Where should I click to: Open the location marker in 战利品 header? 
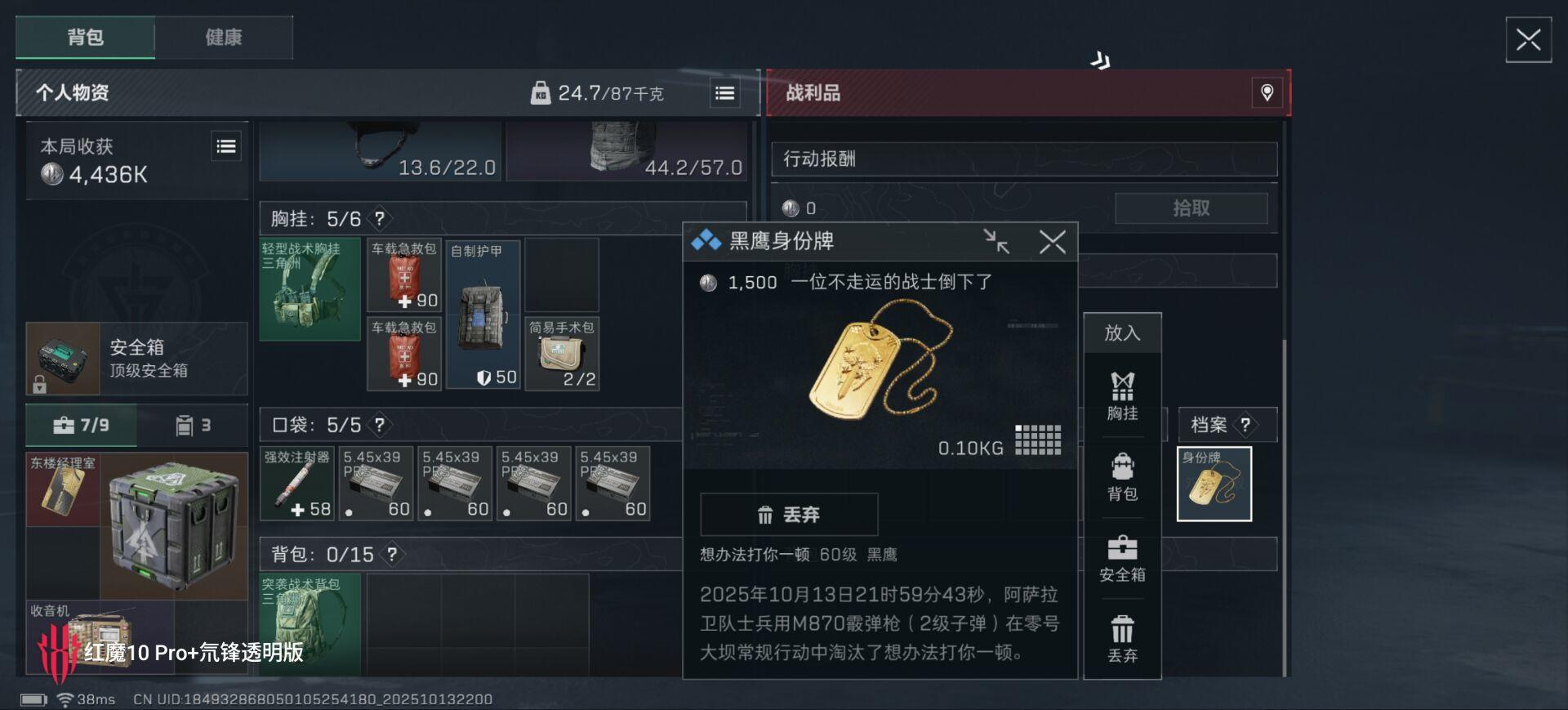coord(1267,93)
